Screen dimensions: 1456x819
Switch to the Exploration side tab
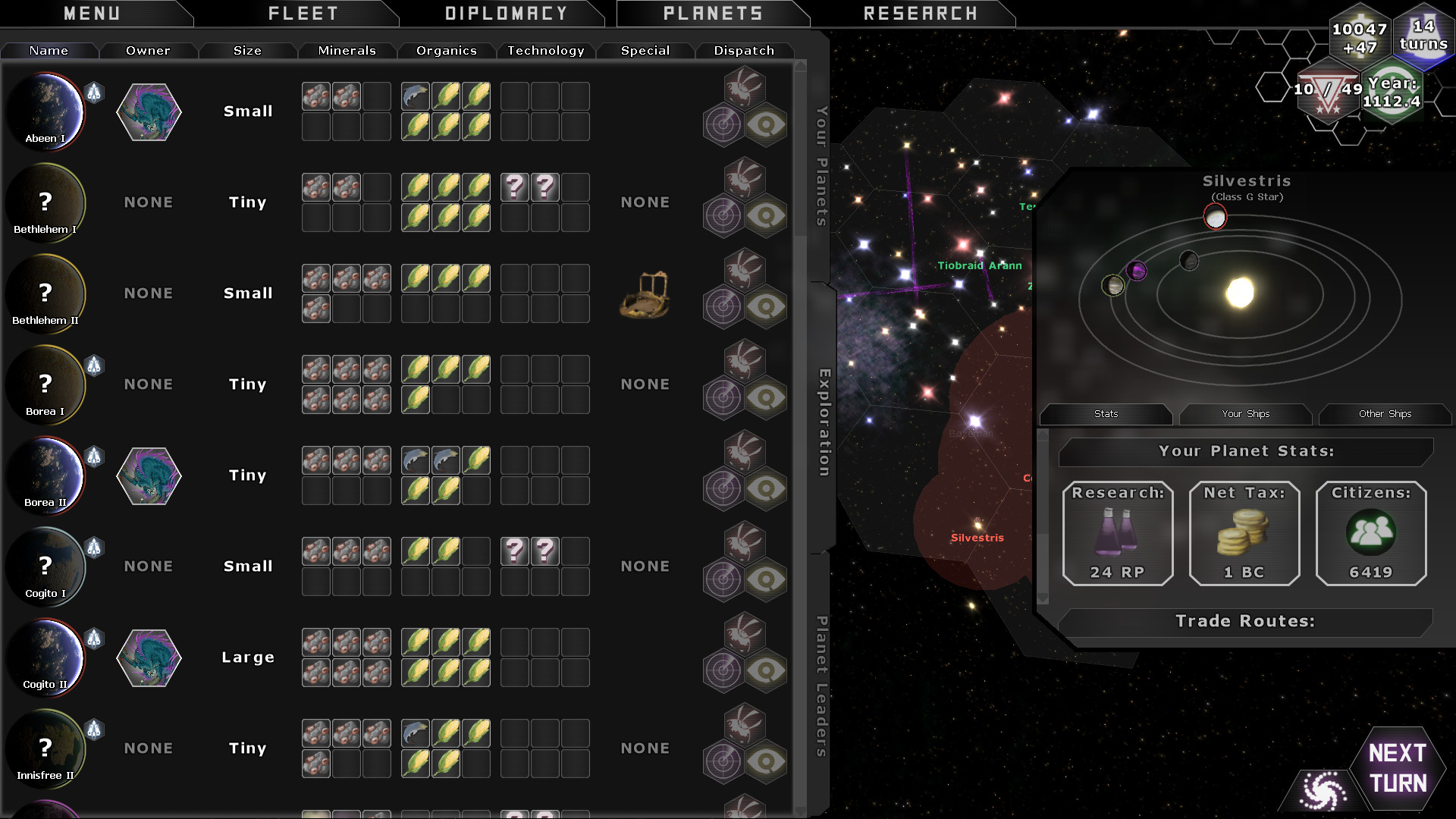coord(824,422)
